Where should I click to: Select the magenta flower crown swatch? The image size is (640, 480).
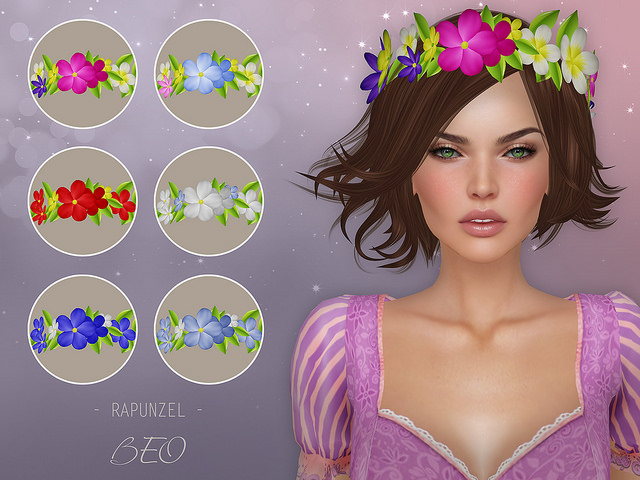point(82,74)
